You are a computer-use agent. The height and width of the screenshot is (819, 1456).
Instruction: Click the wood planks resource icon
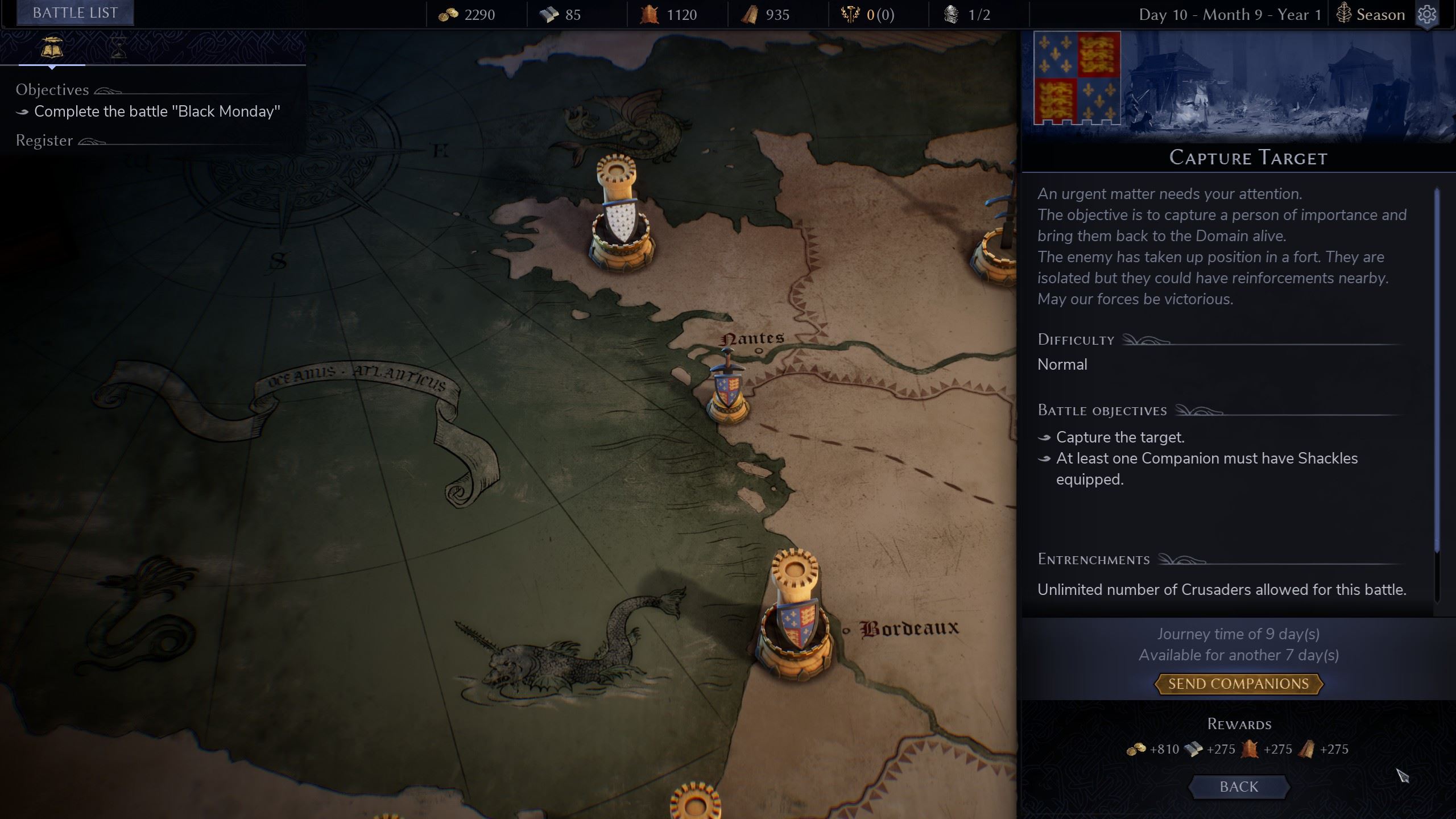pyautogui.click(x=750, y=14)
